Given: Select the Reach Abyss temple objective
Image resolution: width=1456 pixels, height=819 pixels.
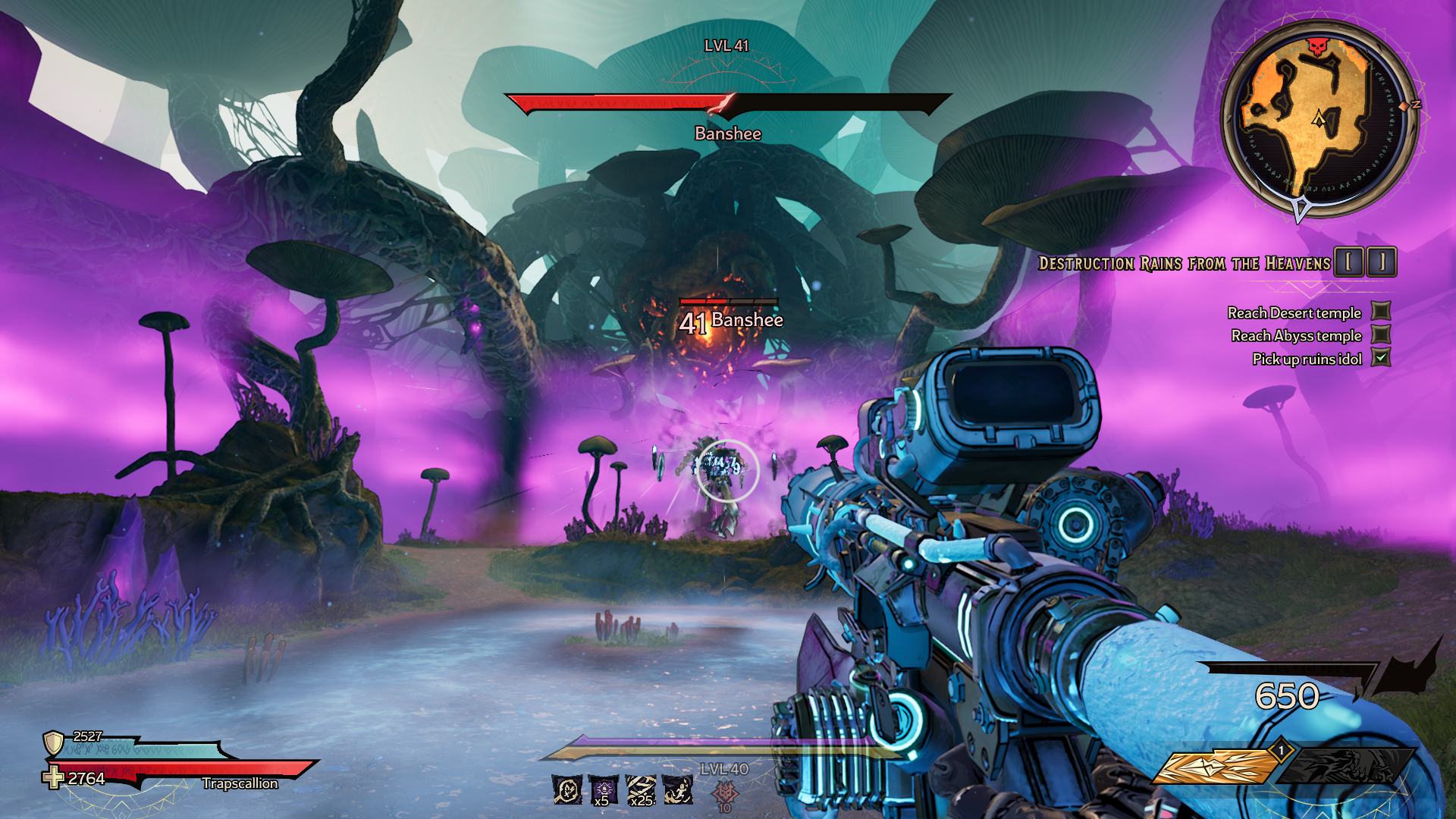Looking at the screenshot, I should click(1296, 336).
